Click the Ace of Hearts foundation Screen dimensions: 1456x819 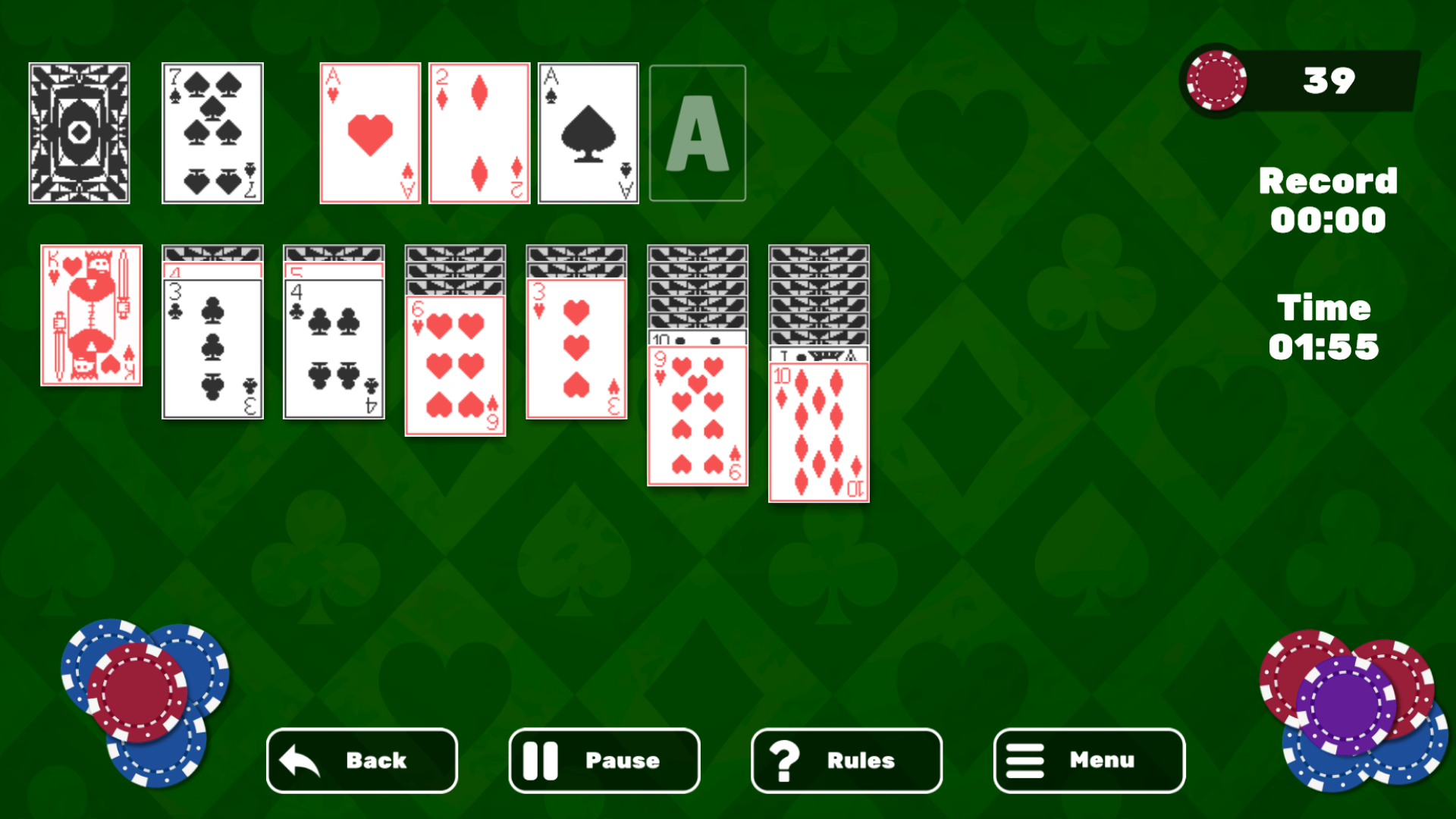(x=370, y=133)
